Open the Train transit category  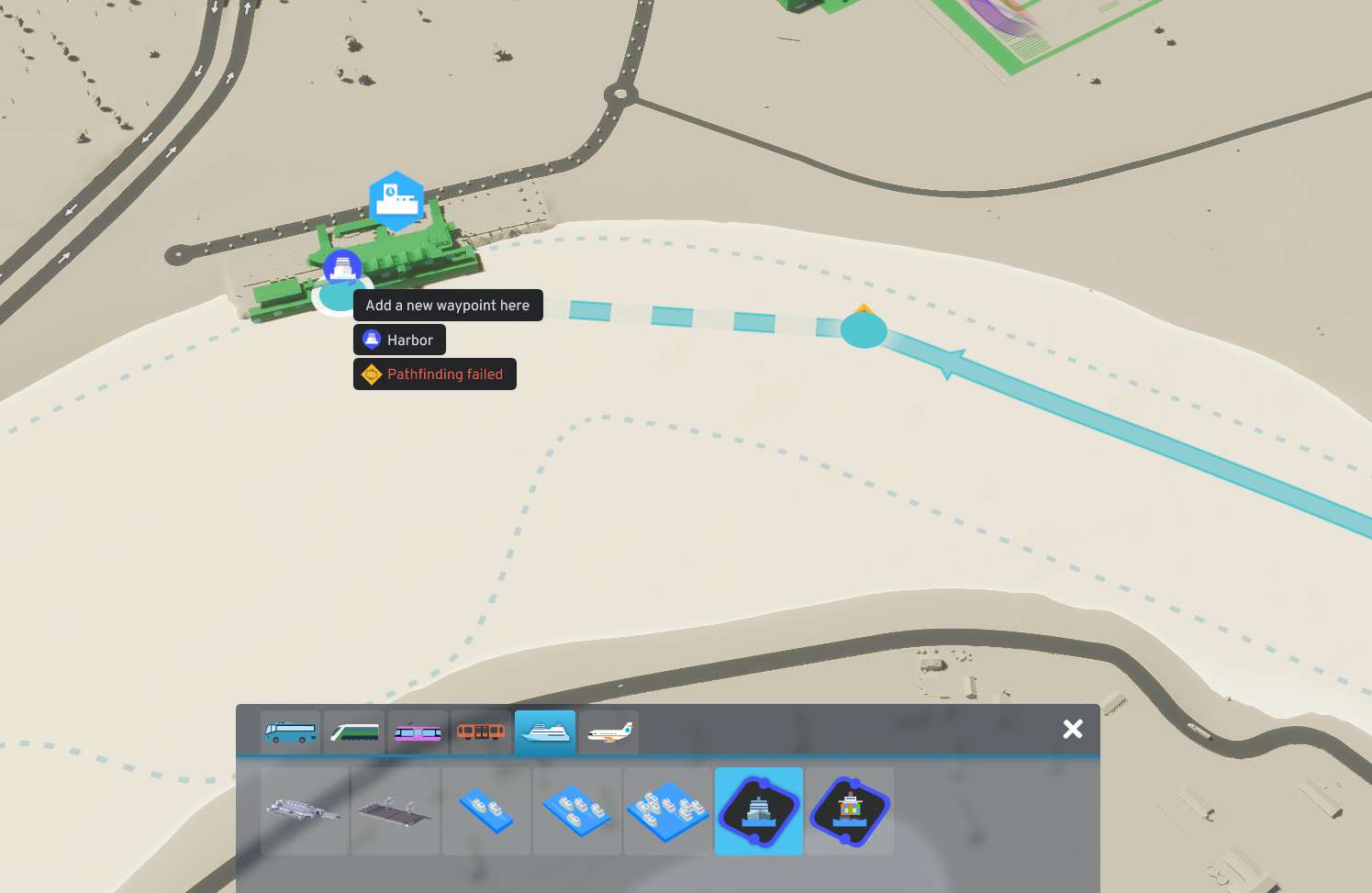pyautogui.click(x=354, y=731)
